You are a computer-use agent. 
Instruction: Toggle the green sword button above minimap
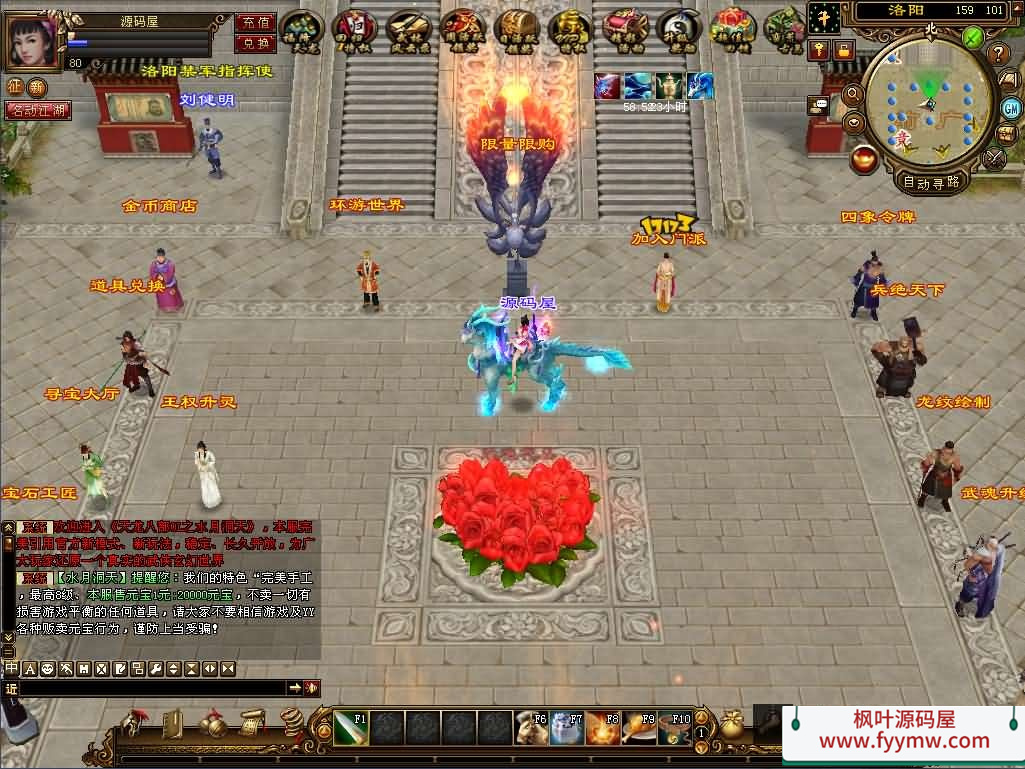[972, 38]
